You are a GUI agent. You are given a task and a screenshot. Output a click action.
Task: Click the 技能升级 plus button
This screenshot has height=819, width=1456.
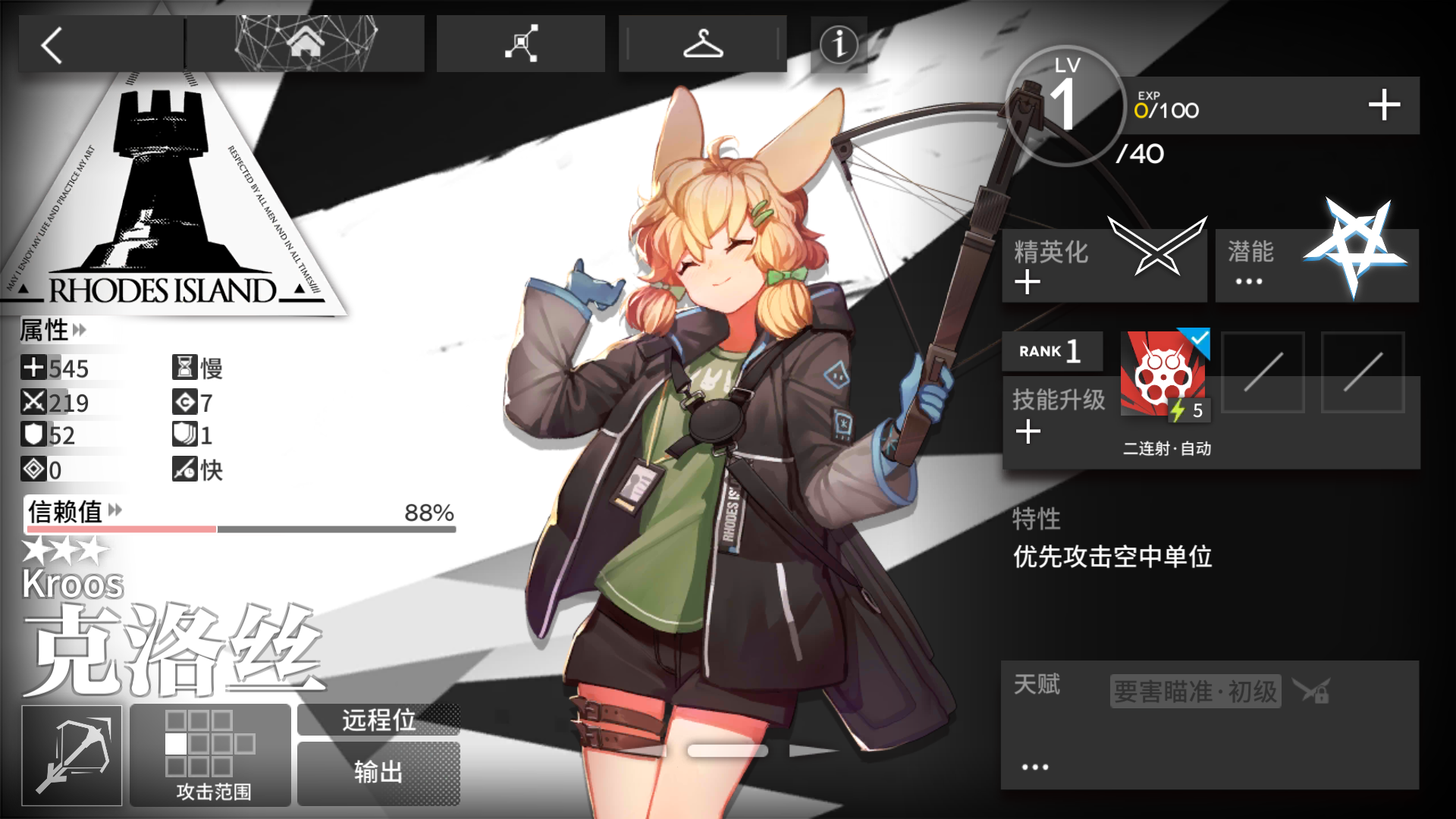(x=1028, y=430)
